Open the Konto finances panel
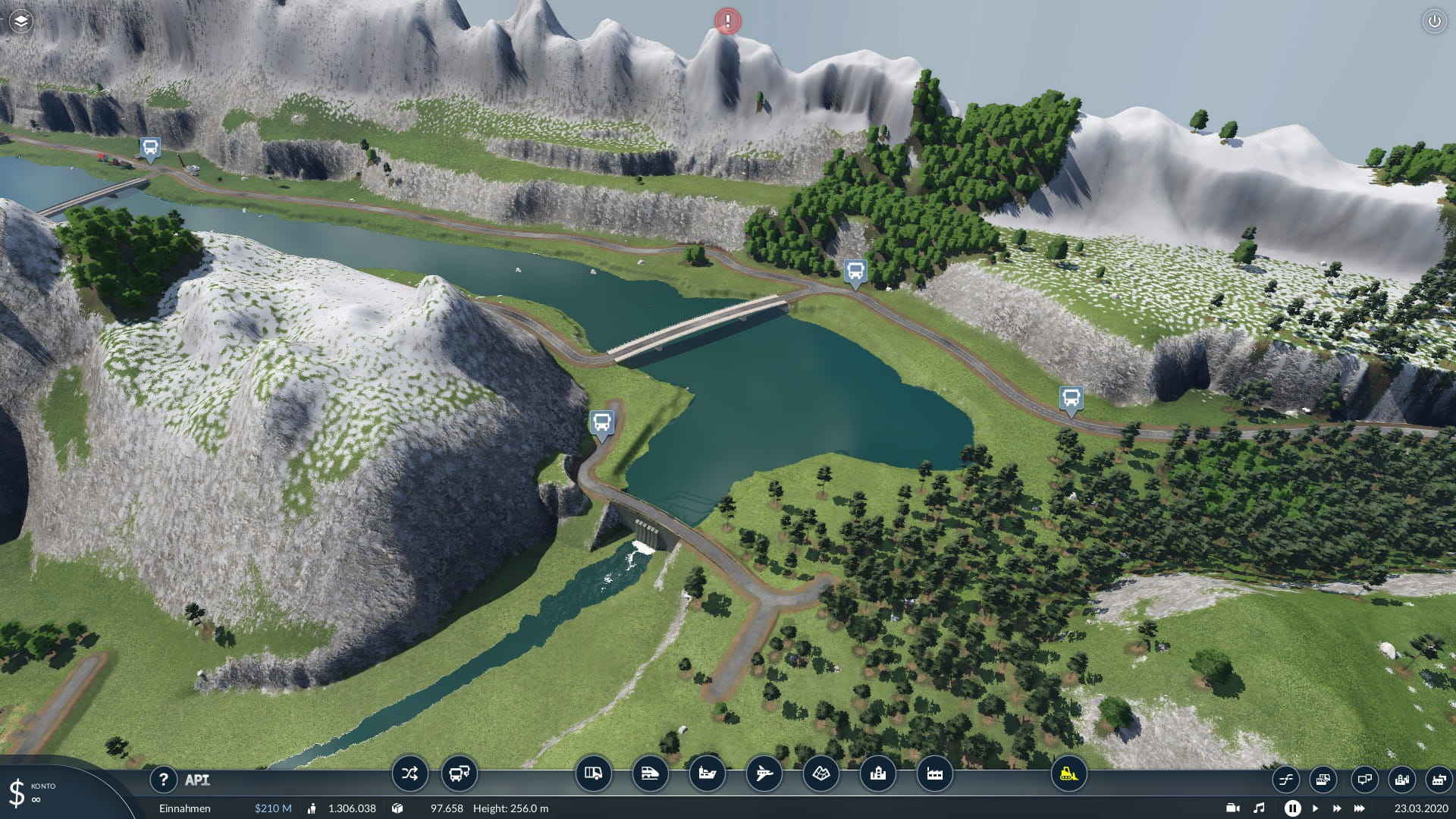The height and width of the screenshot is (819, 1456). (x=30, y=792)
